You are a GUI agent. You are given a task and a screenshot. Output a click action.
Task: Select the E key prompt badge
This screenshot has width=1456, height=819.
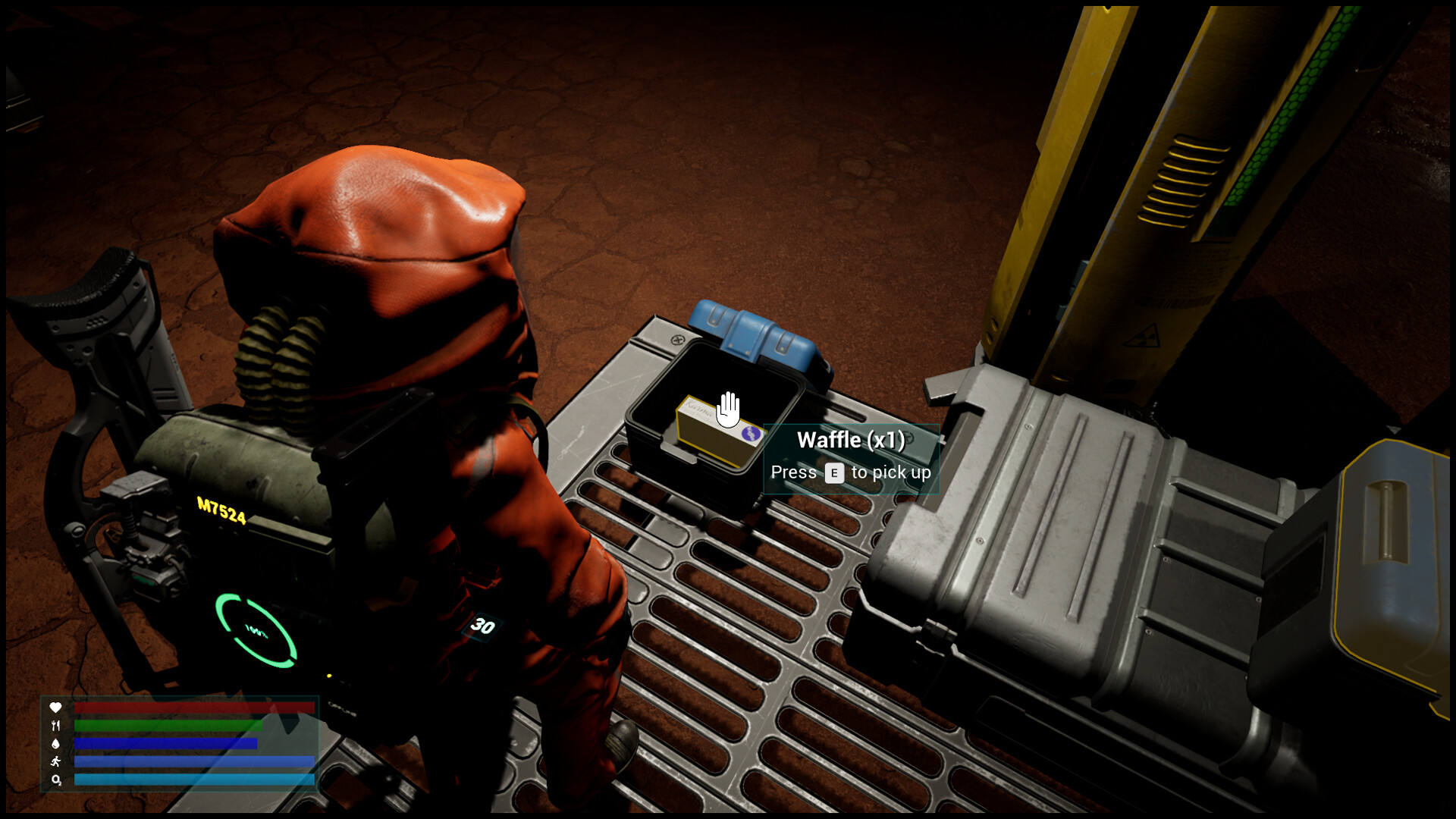833,472
